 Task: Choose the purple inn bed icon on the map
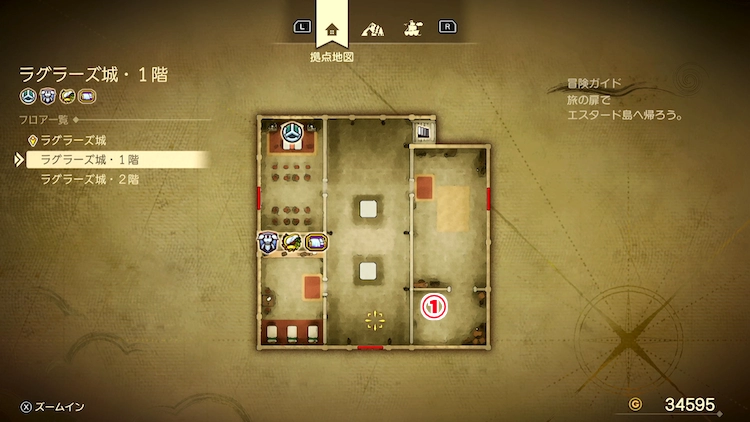coord(316,241)
